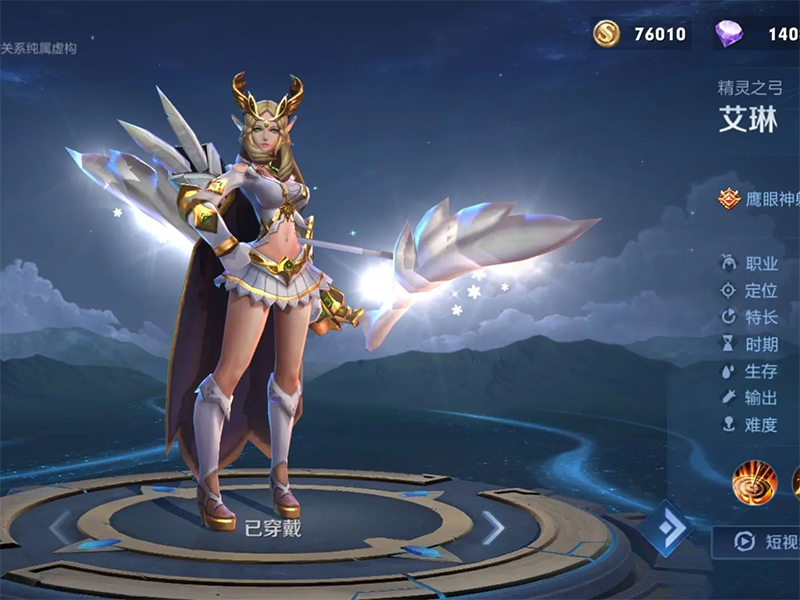Open the 鹰眼神射 title badge
This screenshot has width=800, height=600.
point(760,199)
